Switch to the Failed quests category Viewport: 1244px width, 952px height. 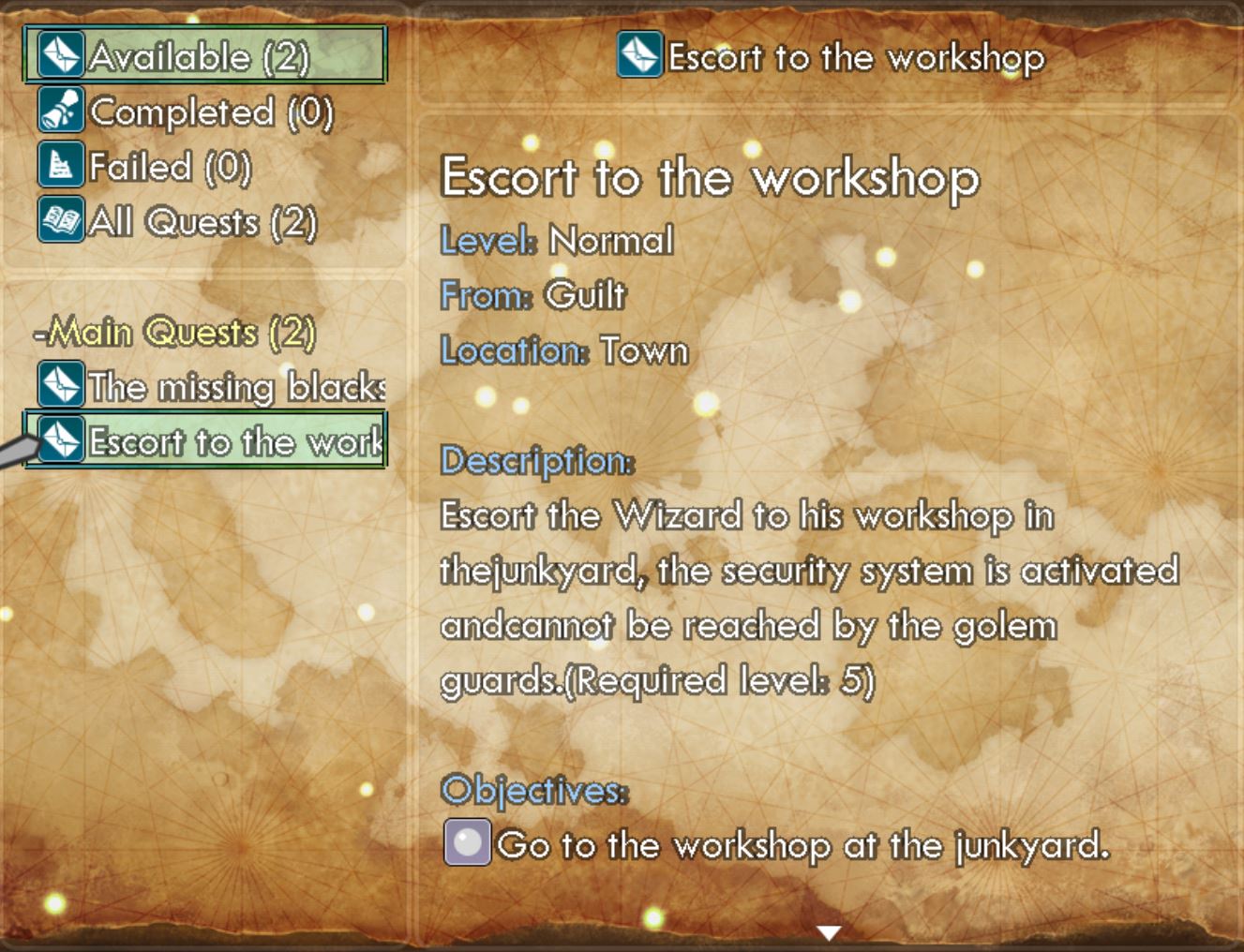pyautogui.click(x=146, y=168)
